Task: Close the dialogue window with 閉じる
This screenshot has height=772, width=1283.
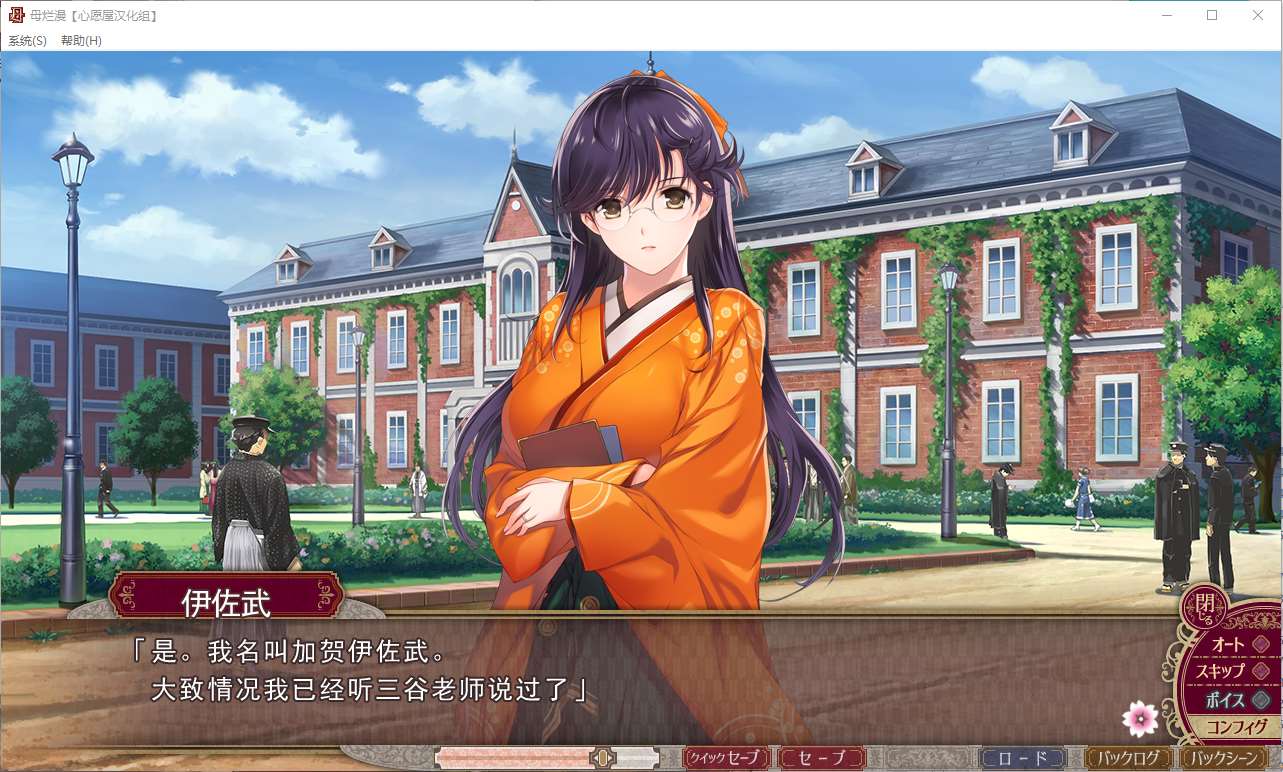Action: click(x=1204, y=605)
